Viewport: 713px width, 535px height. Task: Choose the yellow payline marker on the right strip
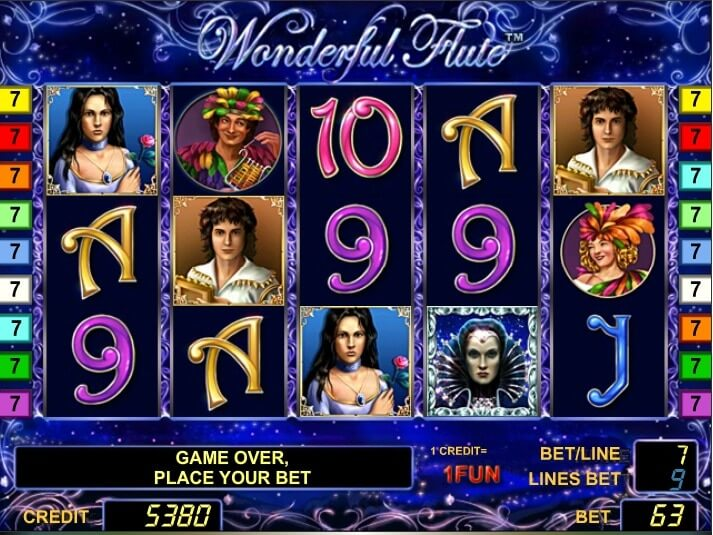(695, 99)
